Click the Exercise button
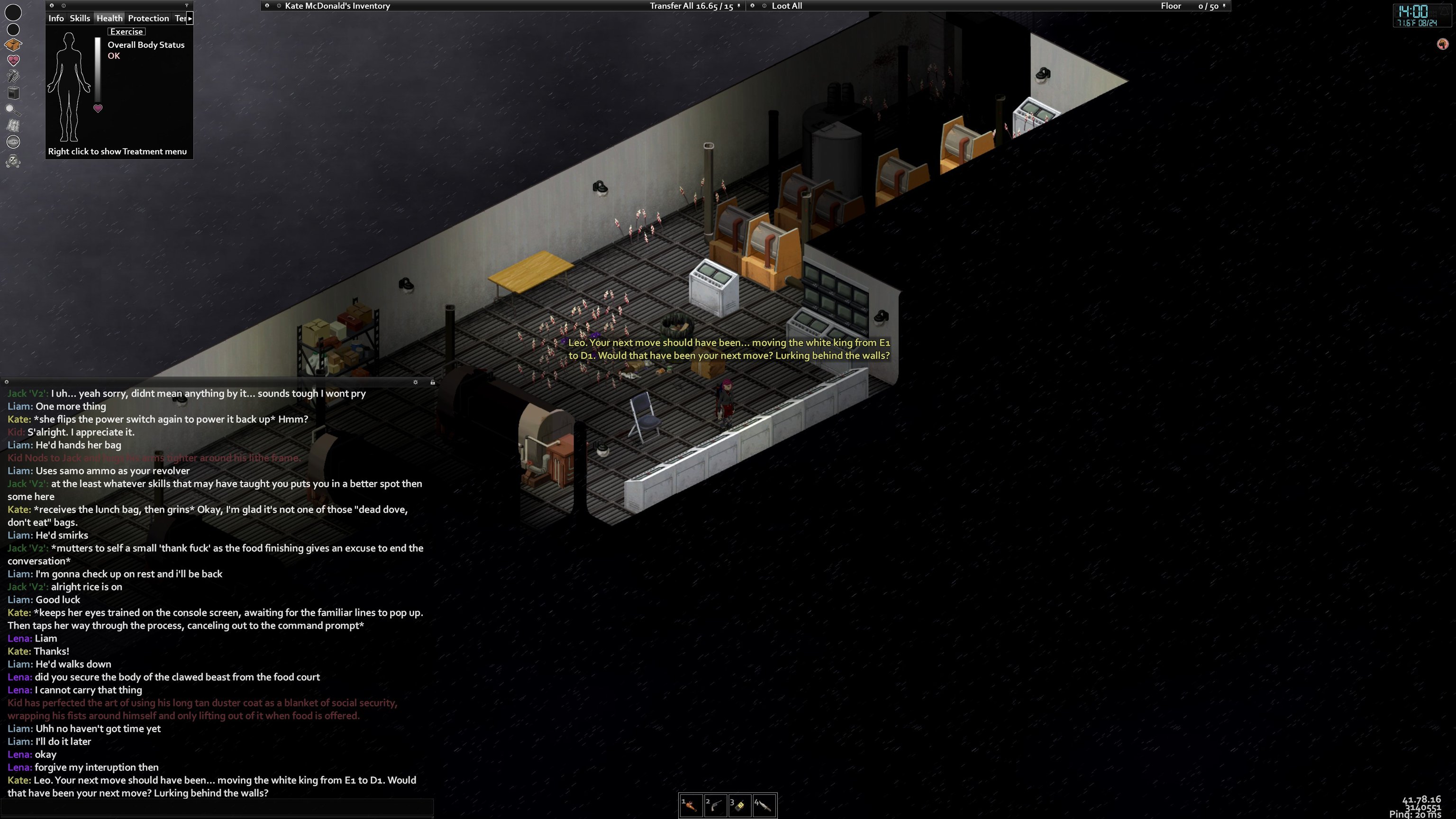The width and height of the screenshot is (1456, 819). coord(126,32)
